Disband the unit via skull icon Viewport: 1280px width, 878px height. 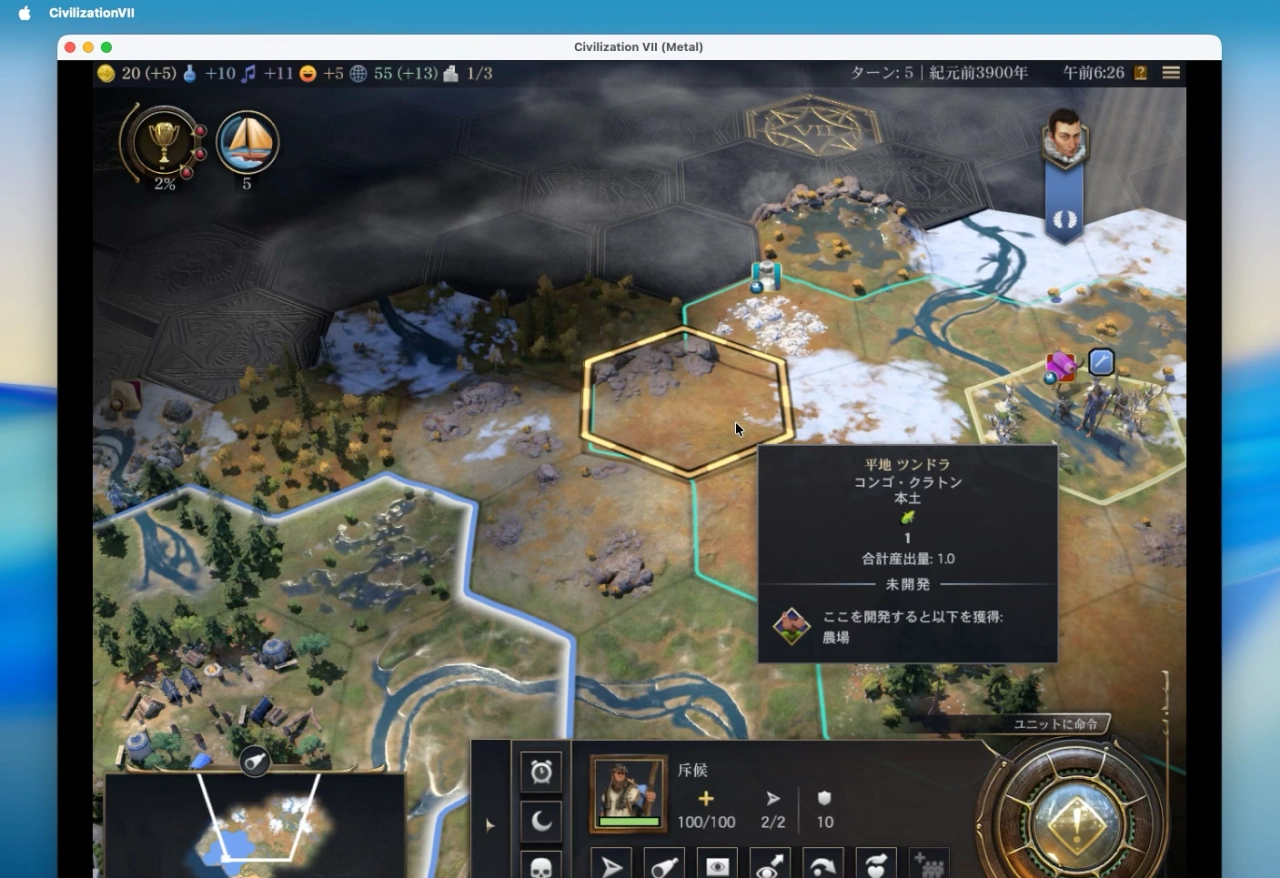tap(541, 866)
